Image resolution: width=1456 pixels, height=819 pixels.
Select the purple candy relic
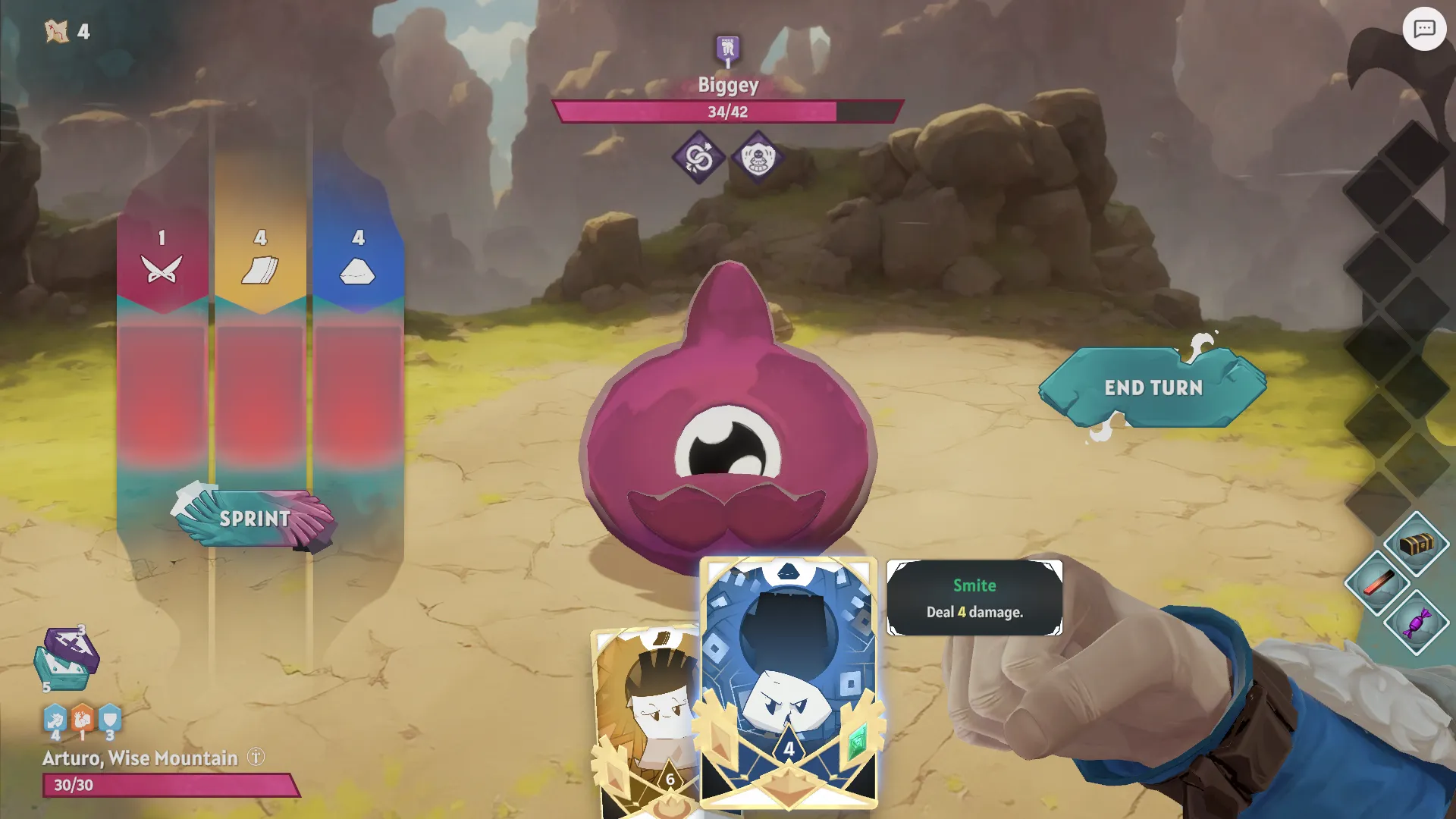pos(1416,623)
